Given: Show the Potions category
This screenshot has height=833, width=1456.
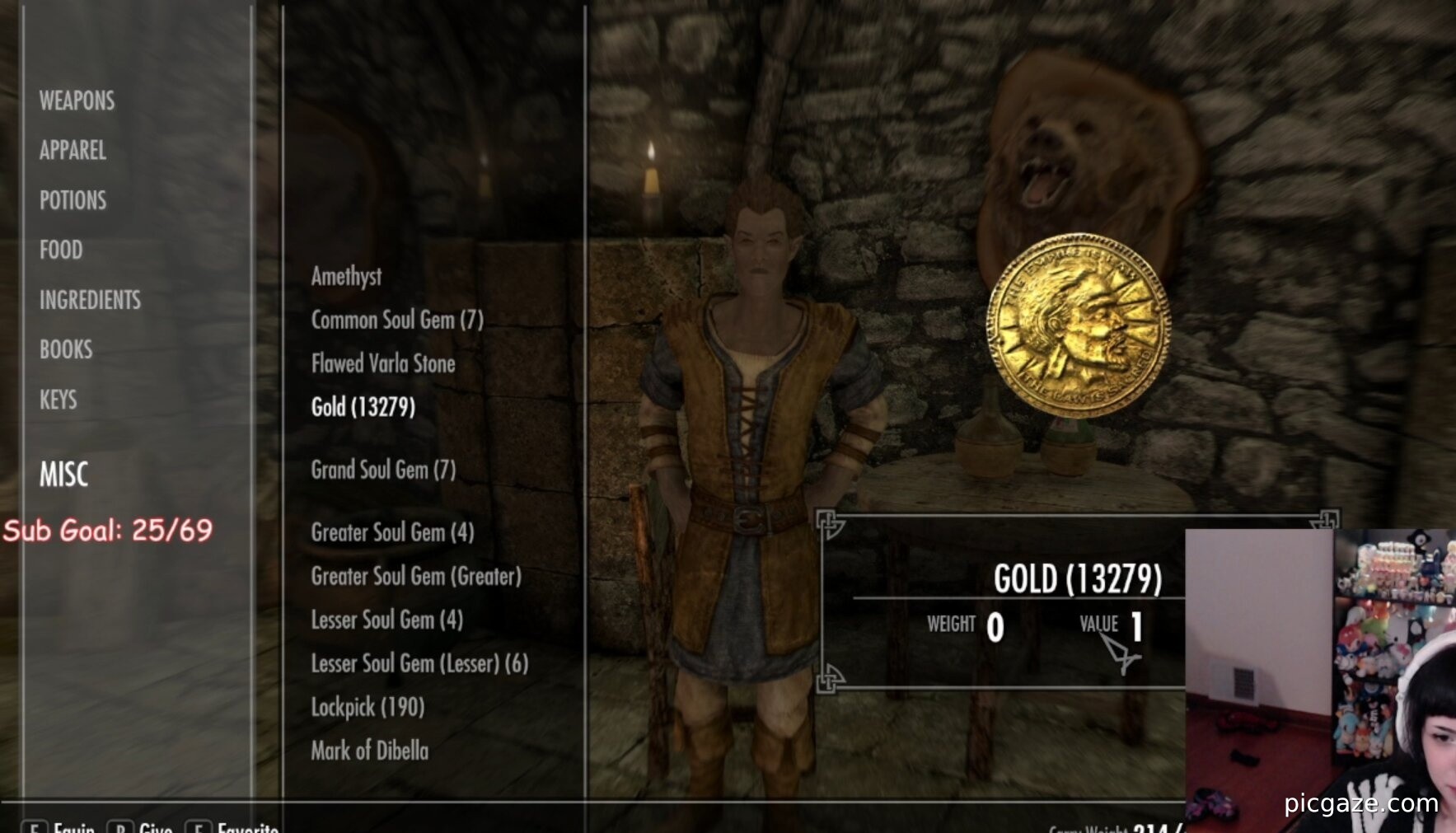Looking at the screenshot, I should pyautogui.click(x=73, y=200).
